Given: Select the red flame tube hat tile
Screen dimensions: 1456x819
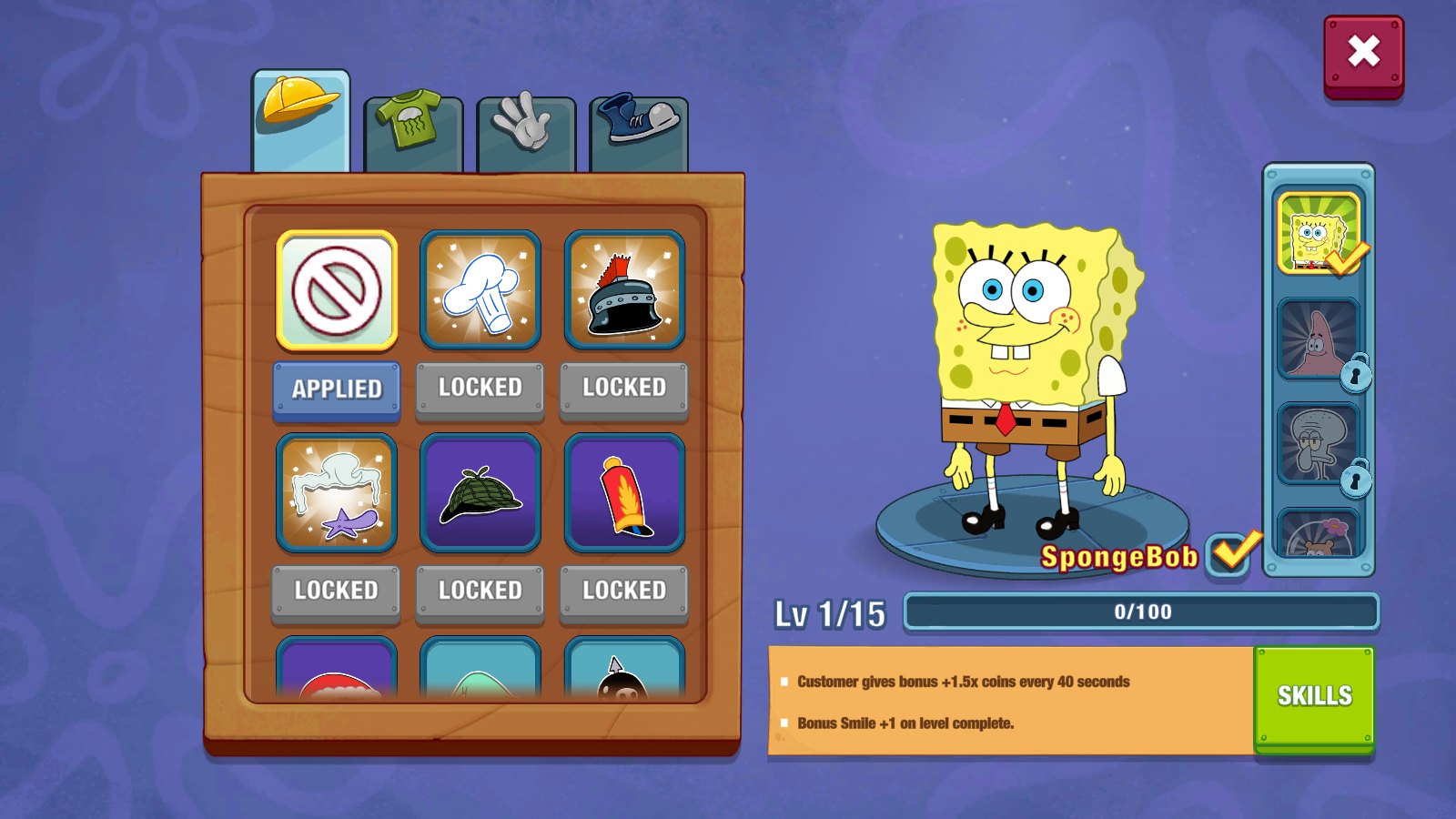Looking at the screenshot, I should pos(624,493).
